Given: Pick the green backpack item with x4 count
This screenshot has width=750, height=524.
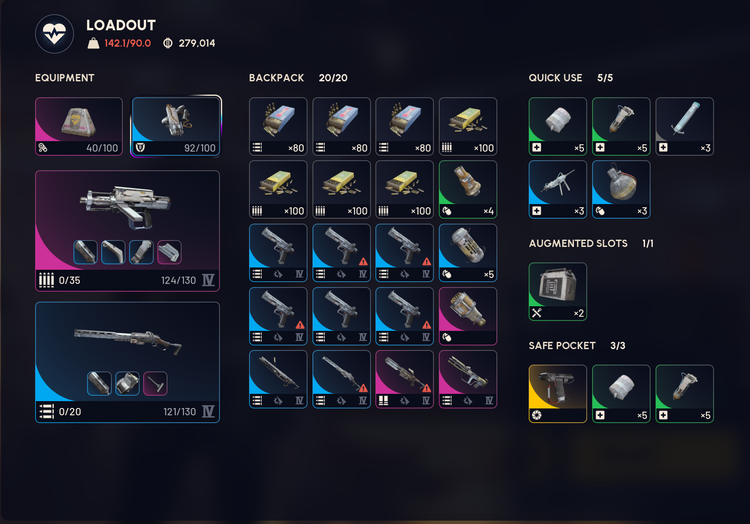Looking at the screenshot, I should [467, 190].
